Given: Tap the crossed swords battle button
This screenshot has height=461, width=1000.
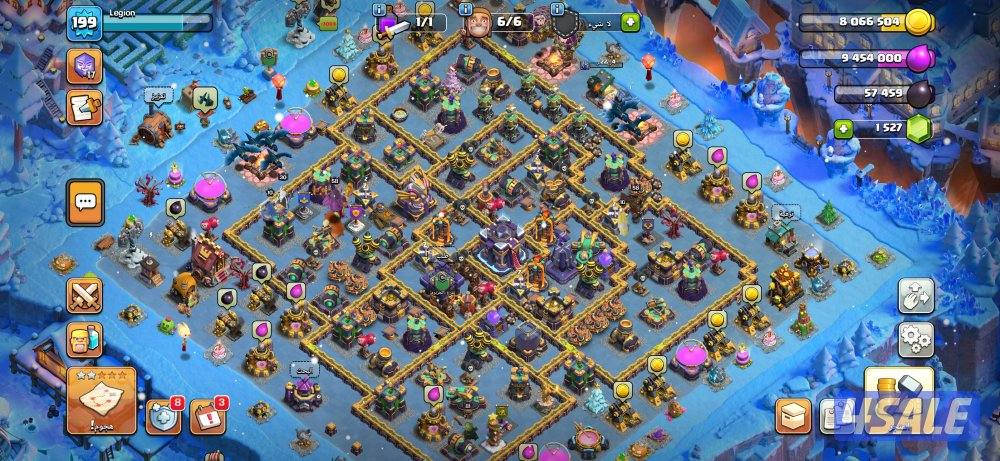Looking at the screenshot, I should [85, 295].
